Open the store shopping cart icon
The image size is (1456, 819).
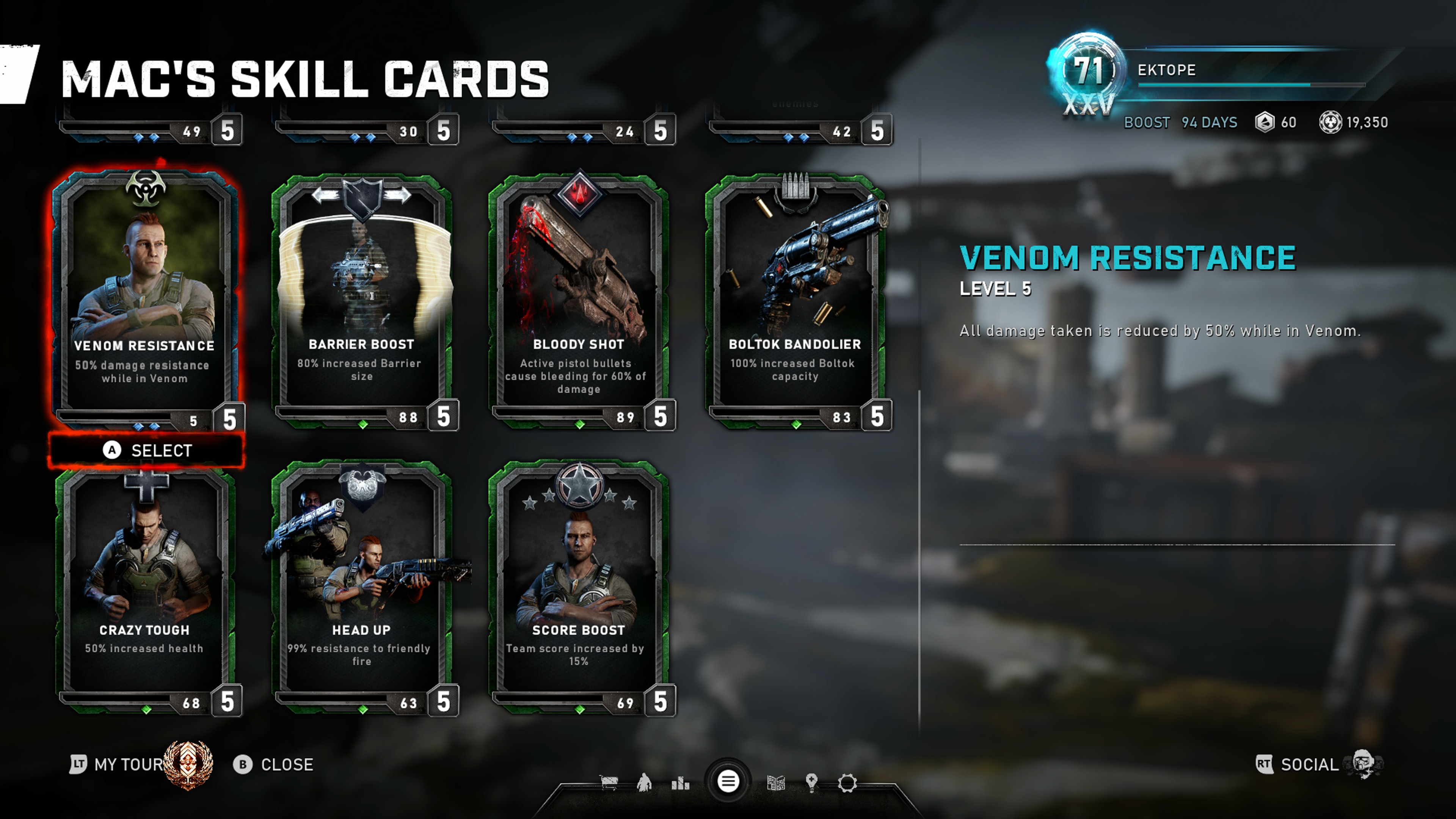[x=609, y=783]
